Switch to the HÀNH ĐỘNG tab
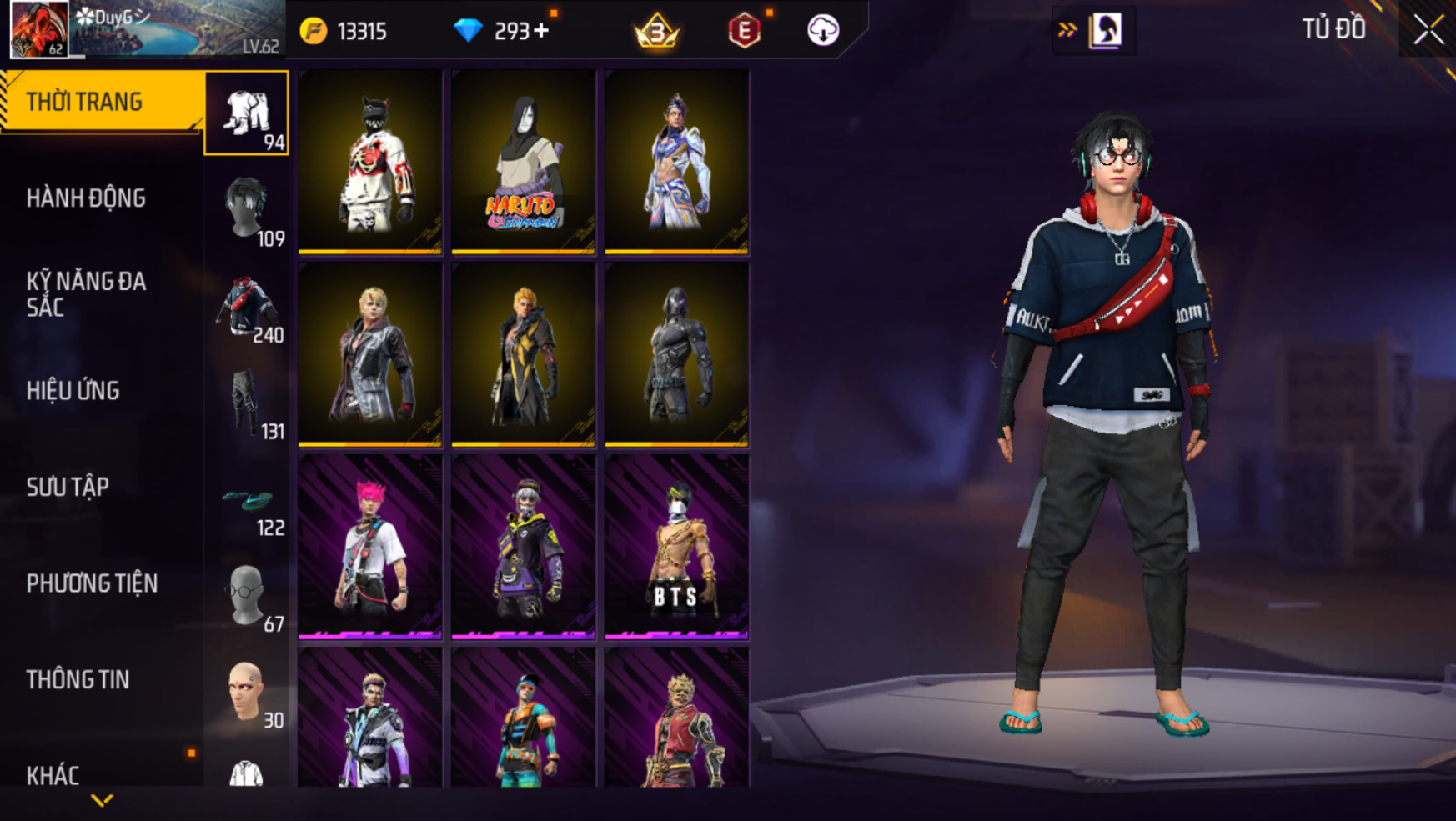Viewport: 1456px width, 821px height. point(87,198)
